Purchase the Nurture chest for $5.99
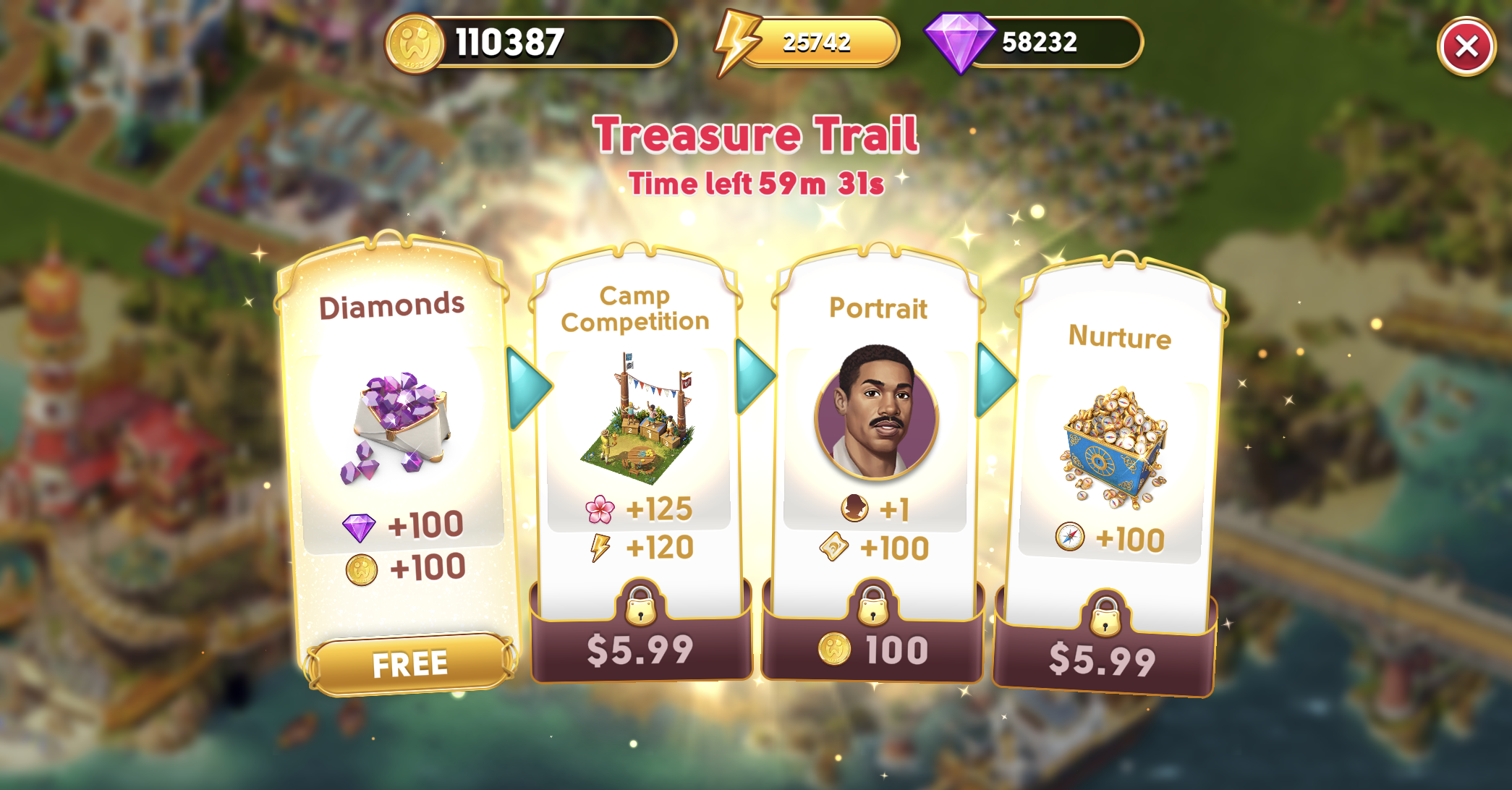The width and height of the screenshot is (1512, 790). 1103,658
